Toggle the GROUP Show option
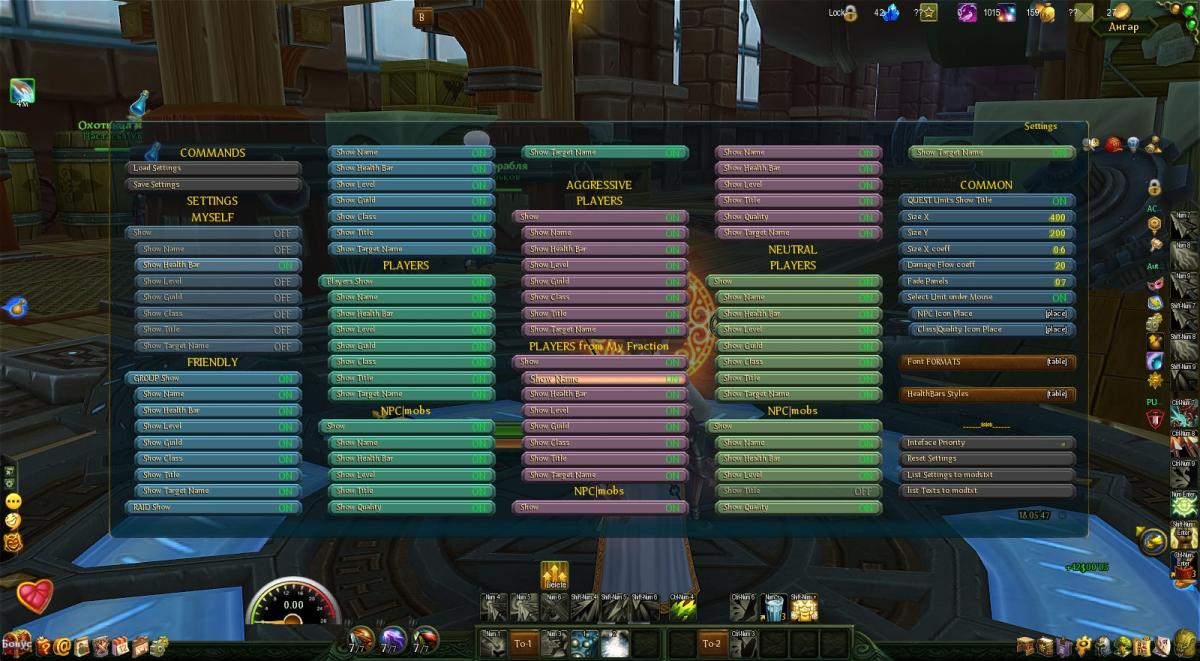The width and height of the screenshot is (1200, 661). point(213,379)
